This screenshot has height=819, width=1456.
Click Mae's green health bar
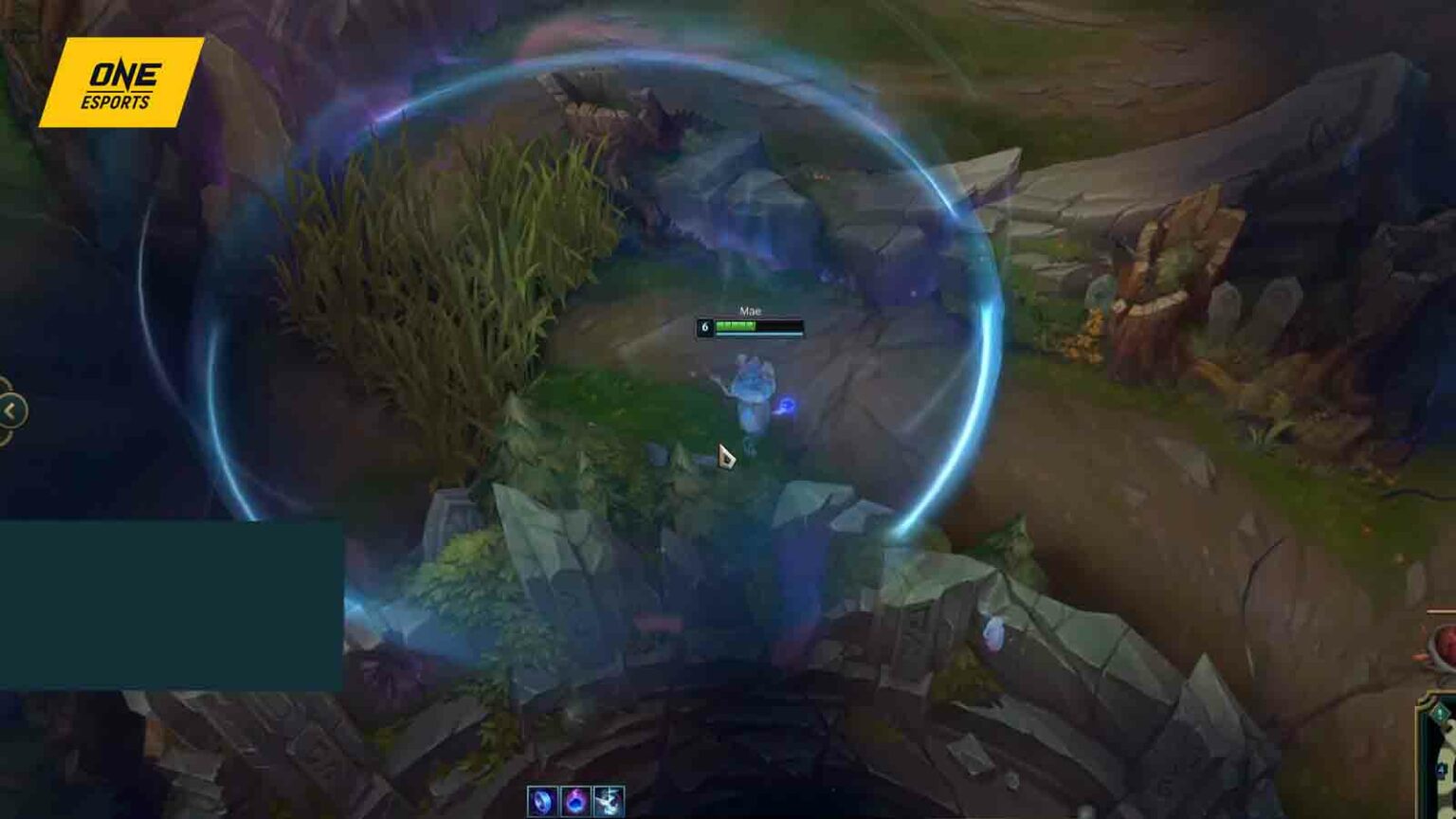tap(737, 326)
